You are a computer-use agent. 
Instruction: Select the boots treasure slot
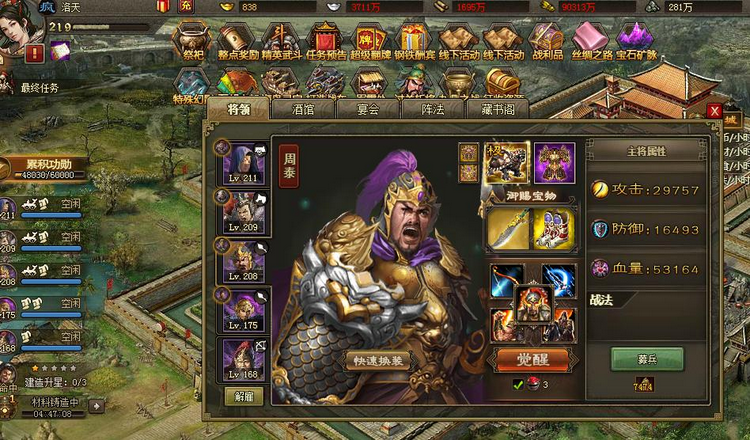coord(553,229)
